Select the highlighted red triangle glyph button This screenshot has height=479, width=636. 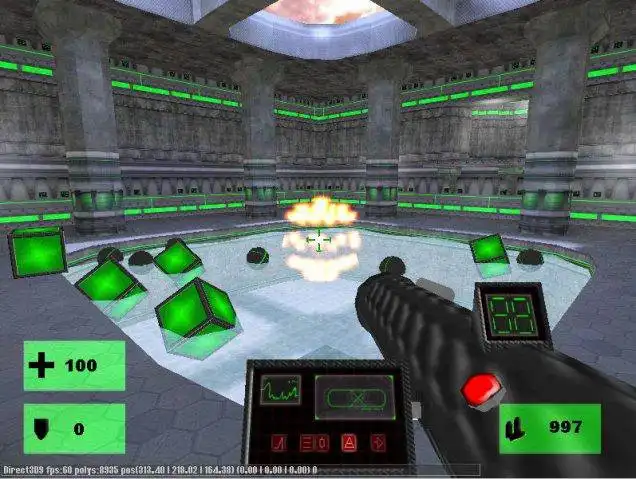click(x=350, y=441)
